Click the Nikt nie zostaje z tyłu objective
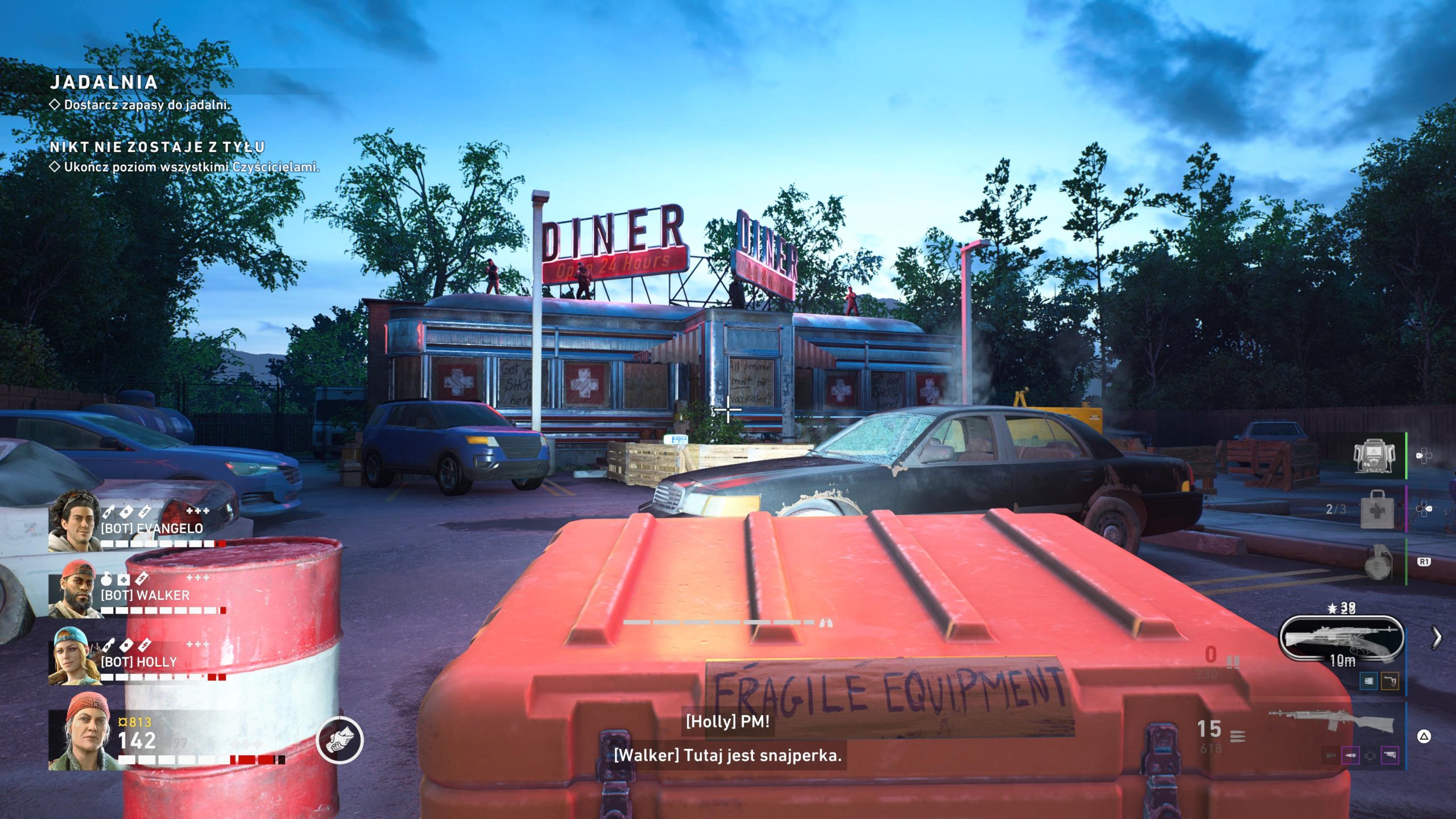The image size is (1456, 819). pos(157,147)
